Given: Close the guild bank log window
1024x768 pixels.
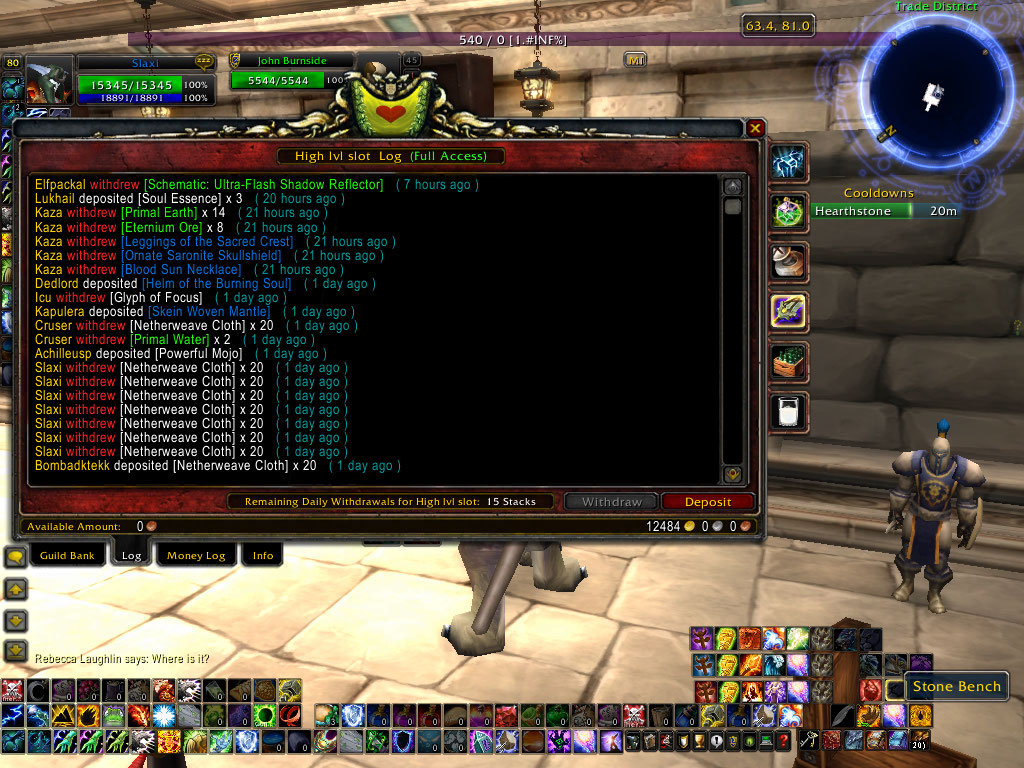Looking at the screenshot, I should pos(756,128).
